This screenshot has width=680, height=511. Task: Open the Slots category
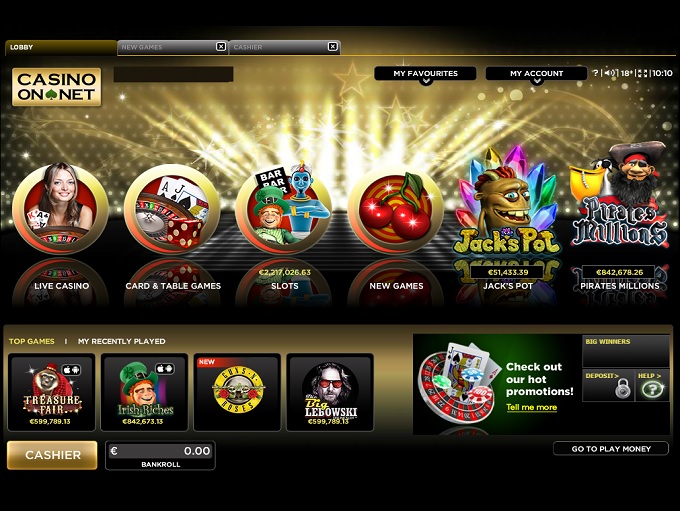tap(284, 211)
